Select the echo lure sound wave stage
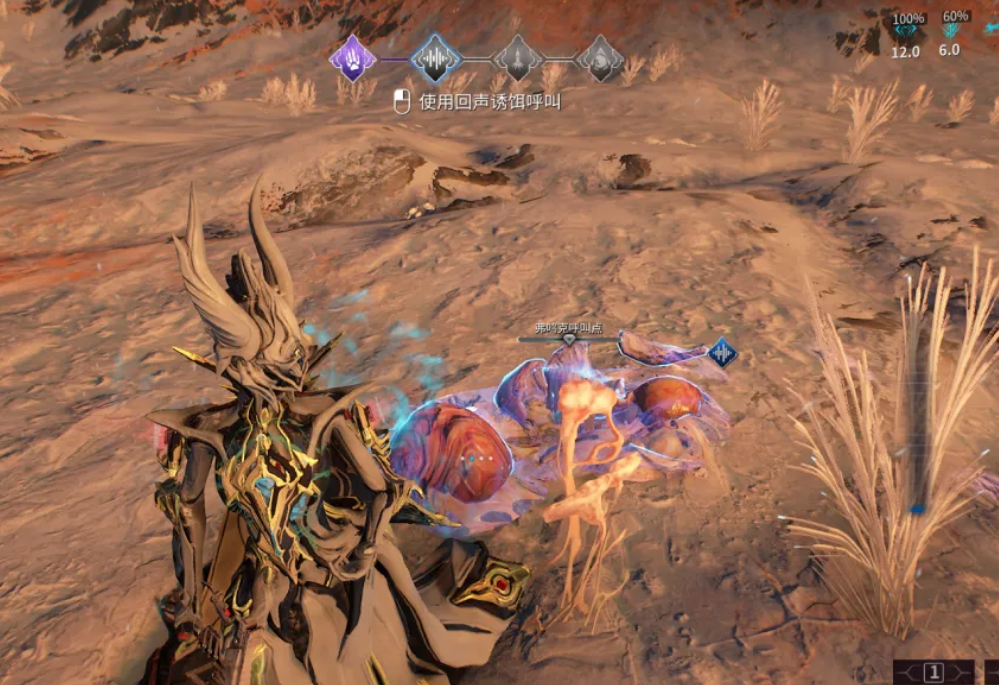Viewport: 999px width, 685px height. 436,58
